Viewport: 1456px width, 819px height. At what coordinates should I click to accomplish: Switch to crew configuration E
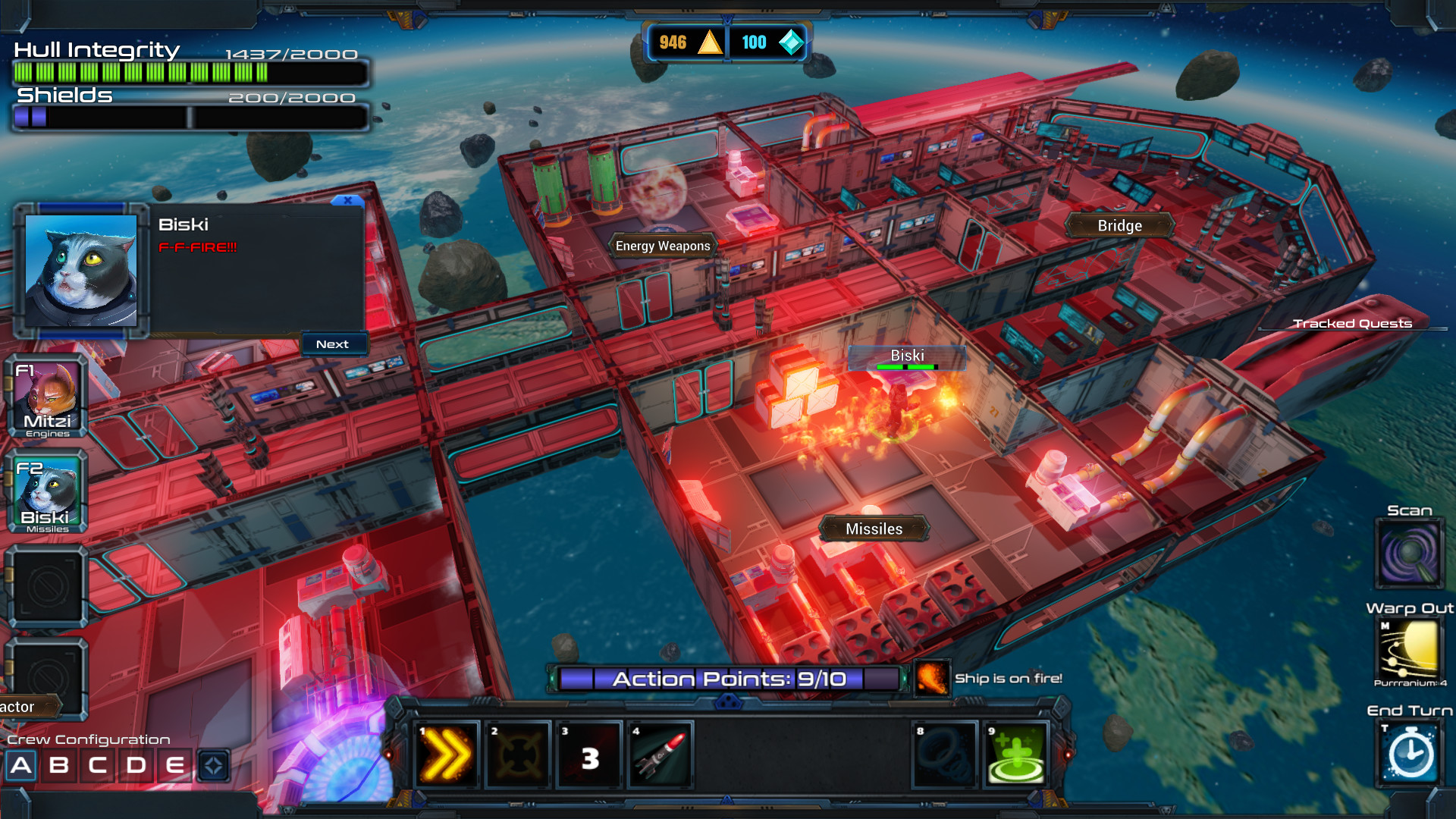click(x=175, y=765)
